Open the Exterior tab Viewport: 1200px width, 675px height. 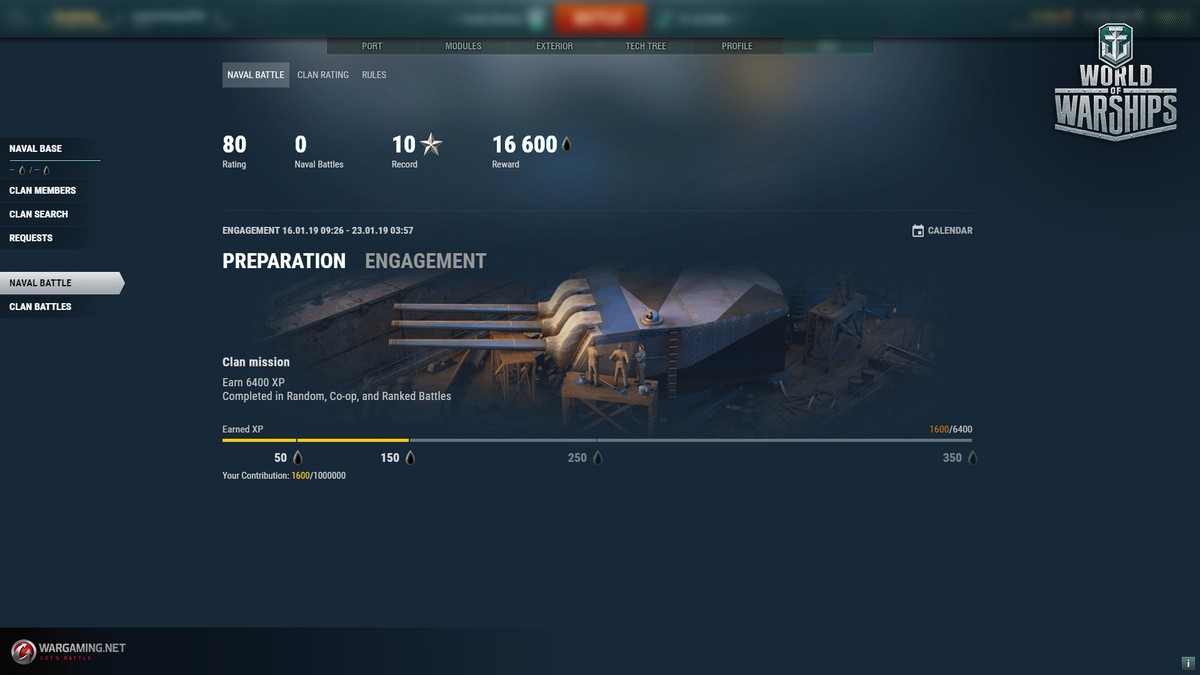(554, 46)
